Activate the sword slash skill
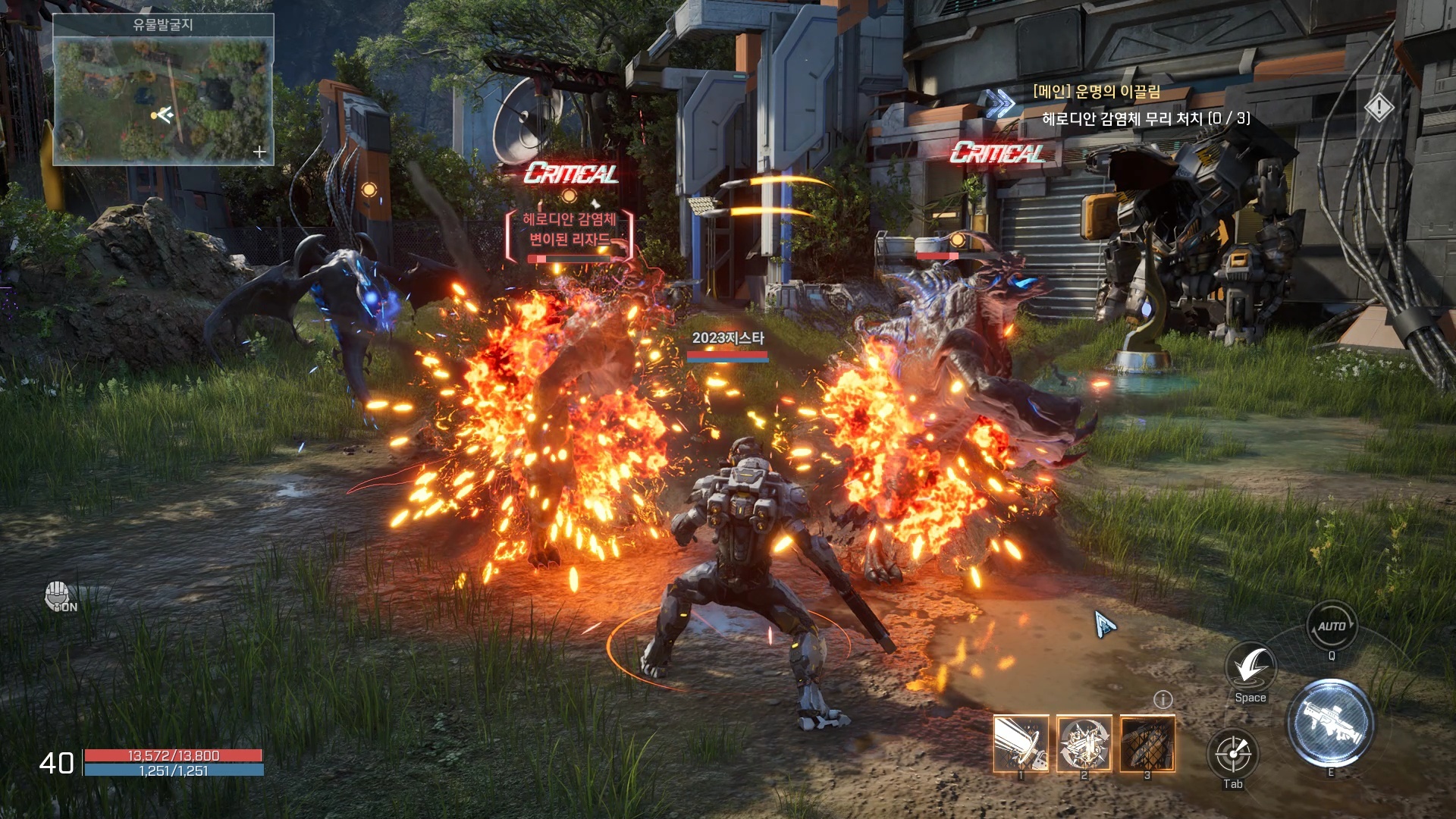Screen dimensions: 1456x819 [1021, 743]
